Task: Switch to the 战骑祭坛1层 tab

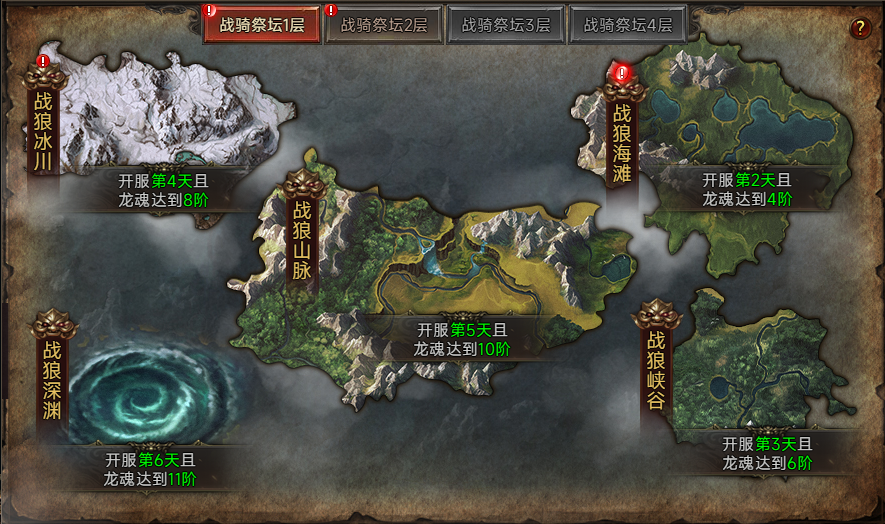Action: (x=262, y=25)
